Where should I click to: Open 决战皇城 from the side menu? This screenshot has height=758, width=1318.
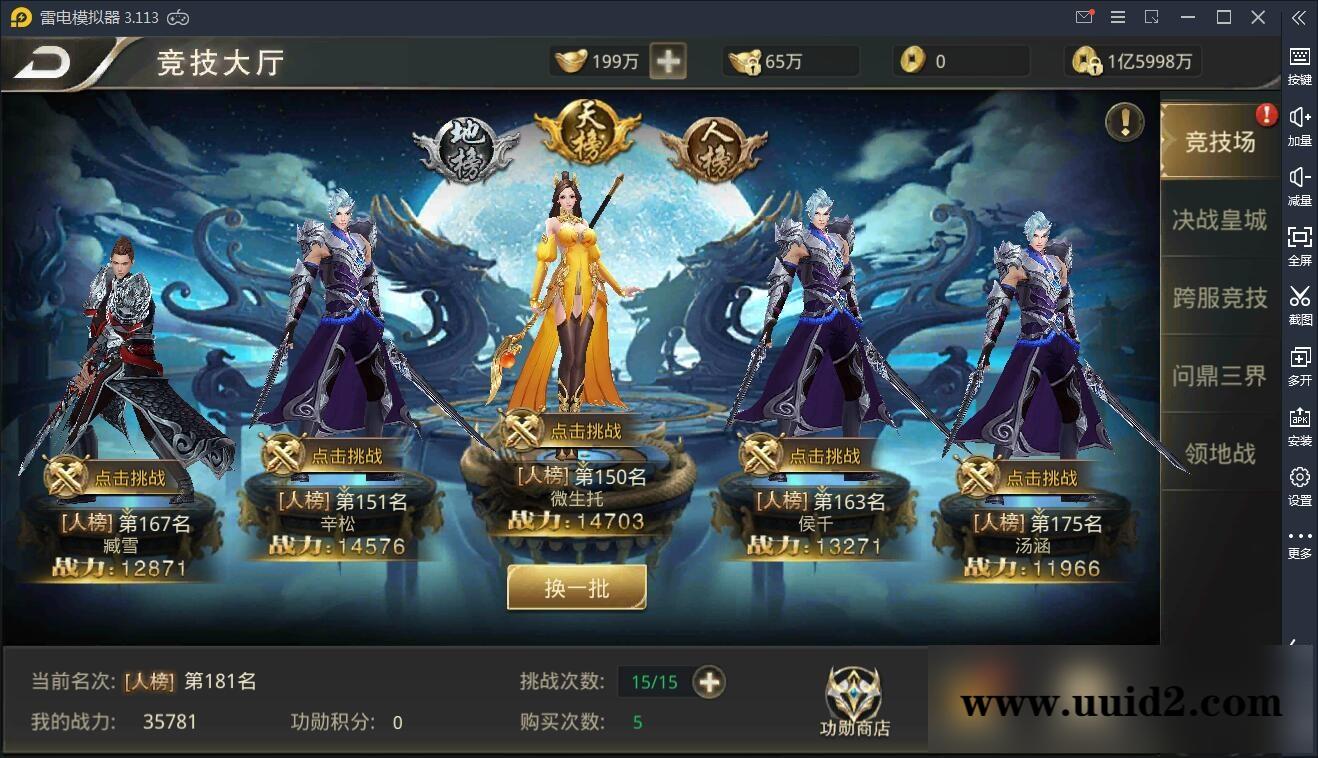pyautogui.click(x=1218, y=220)
